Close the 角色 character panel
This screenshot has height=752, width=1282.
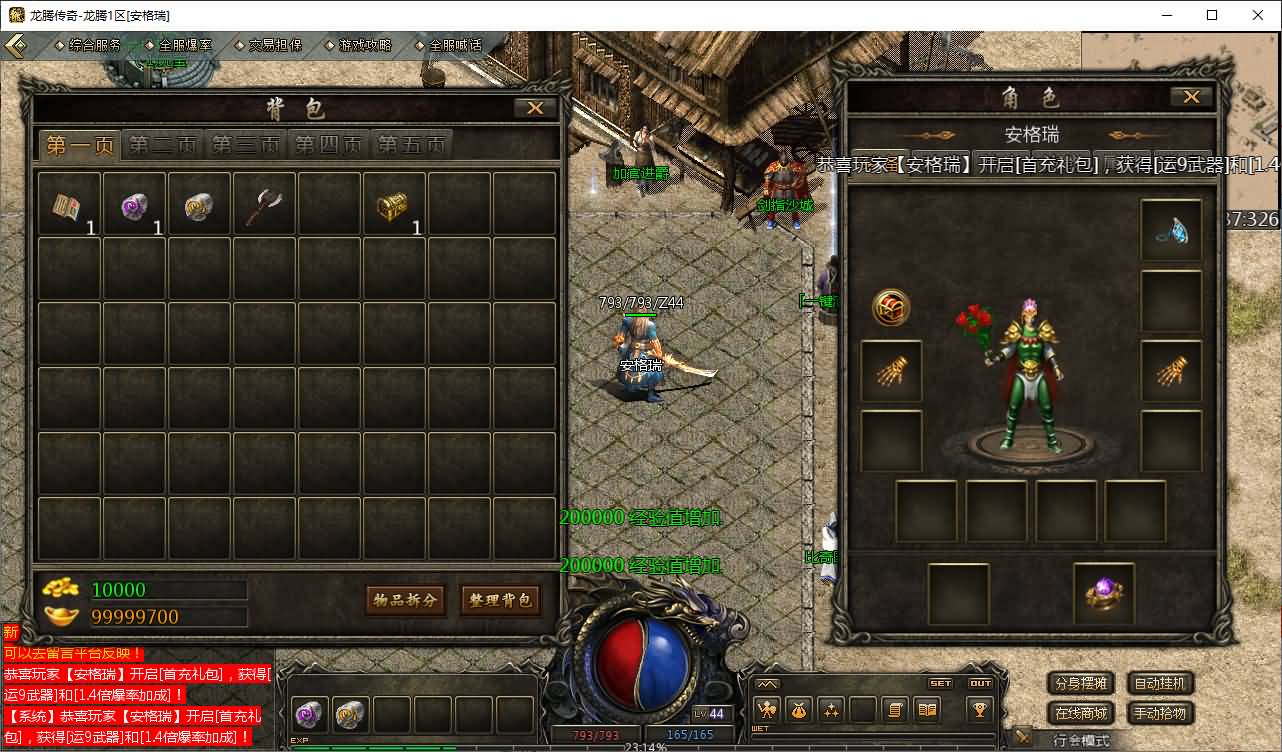point(1191,97)
